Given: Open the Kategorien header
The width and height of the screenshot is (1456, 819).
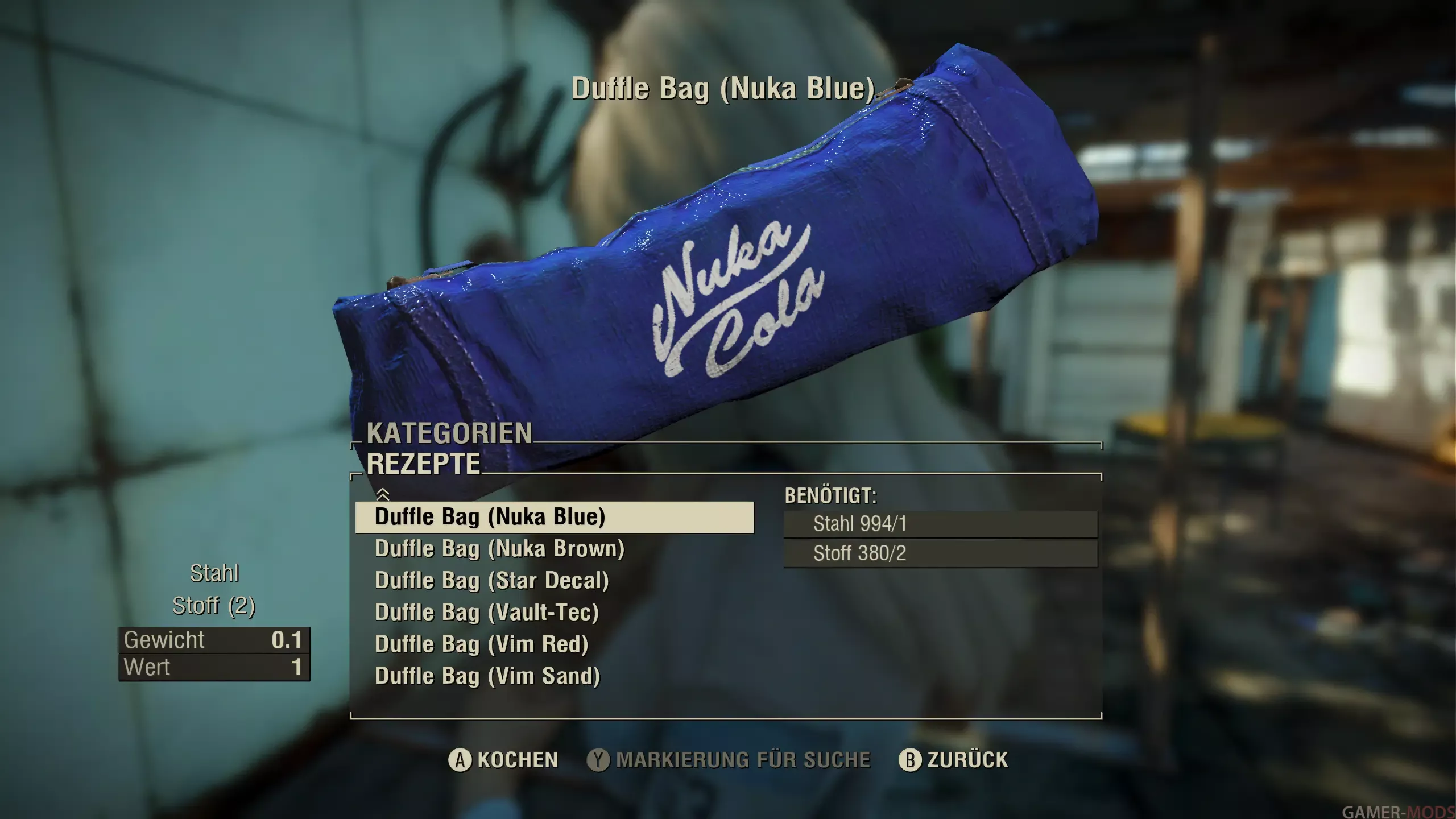Looking at the screenshot, I should click(x=449, y=433).
